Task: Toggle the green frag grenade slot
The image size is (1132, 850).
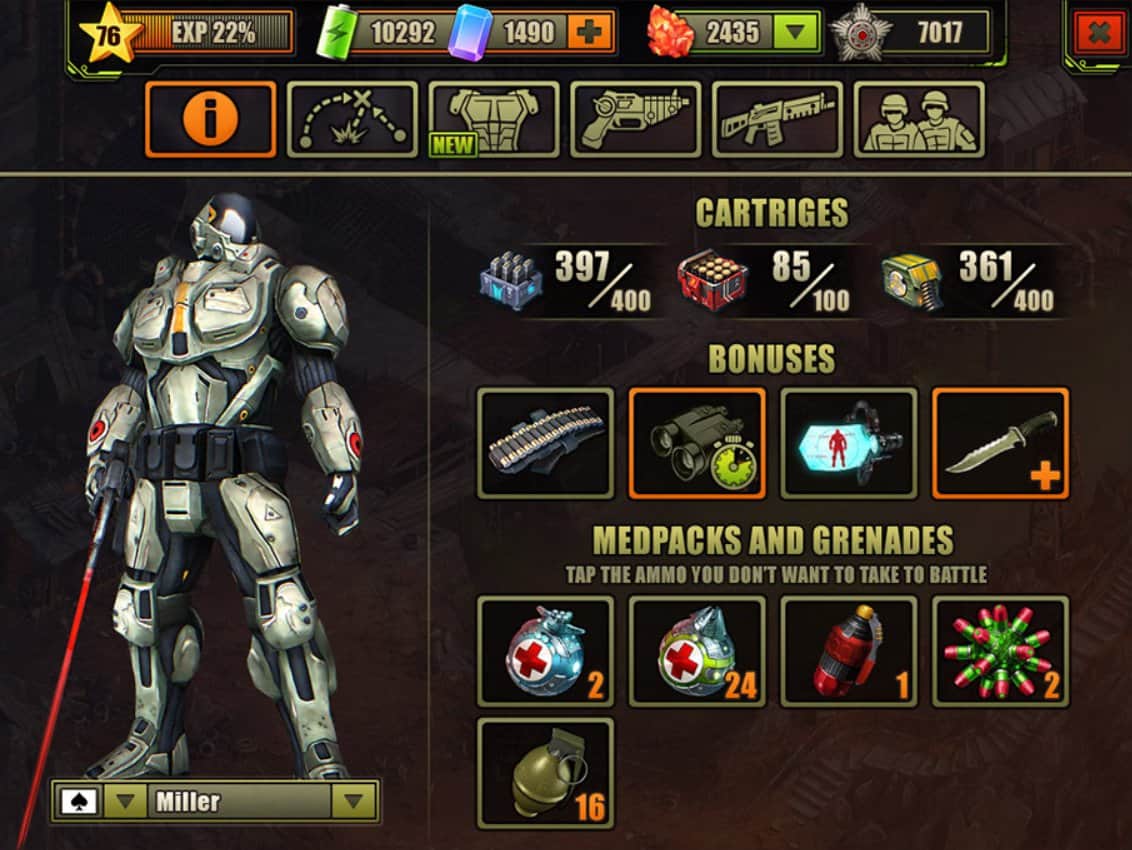Action: coord(545,772)
